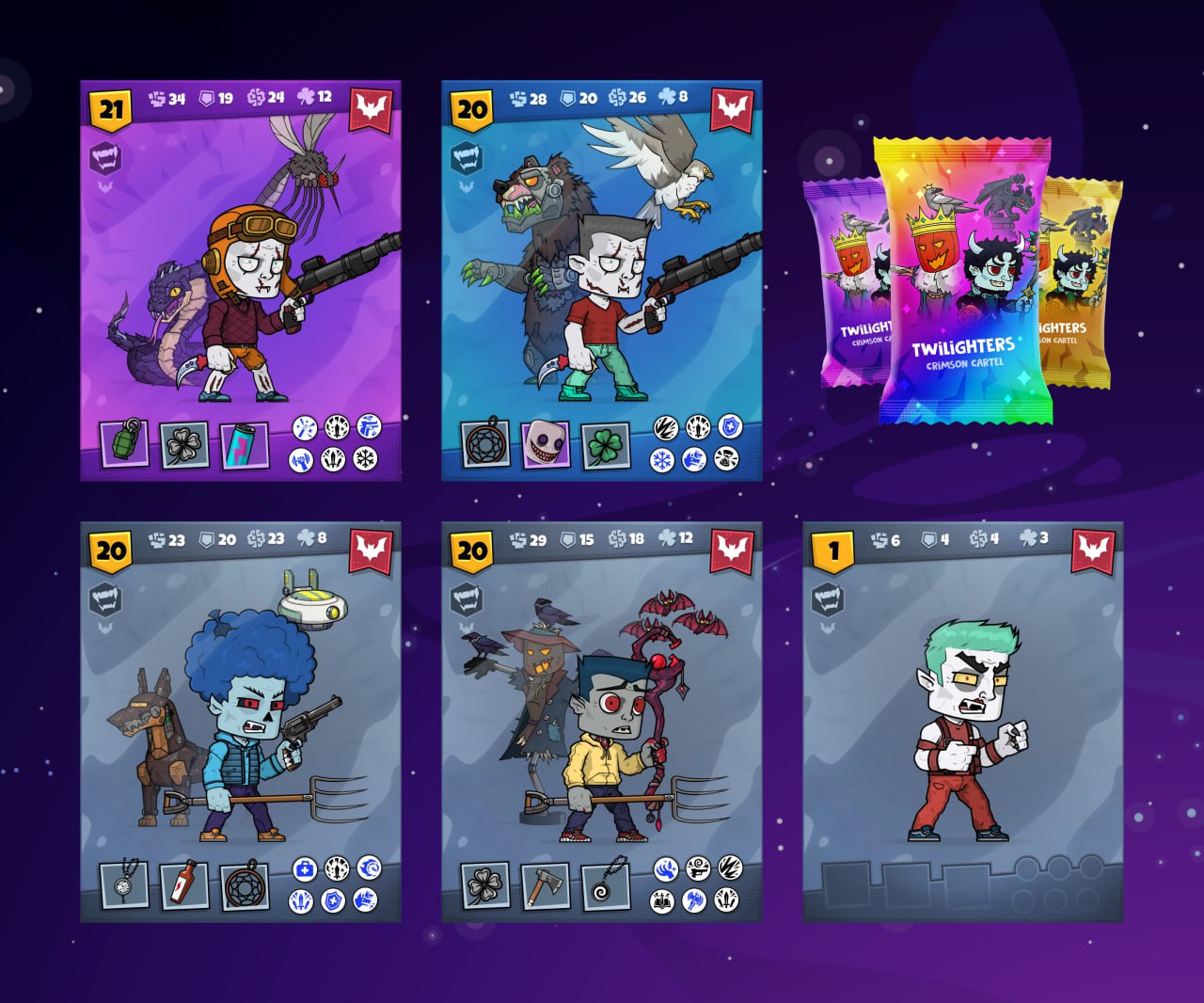Select the level 21 aviator vampire card

[x=241, y=280]
